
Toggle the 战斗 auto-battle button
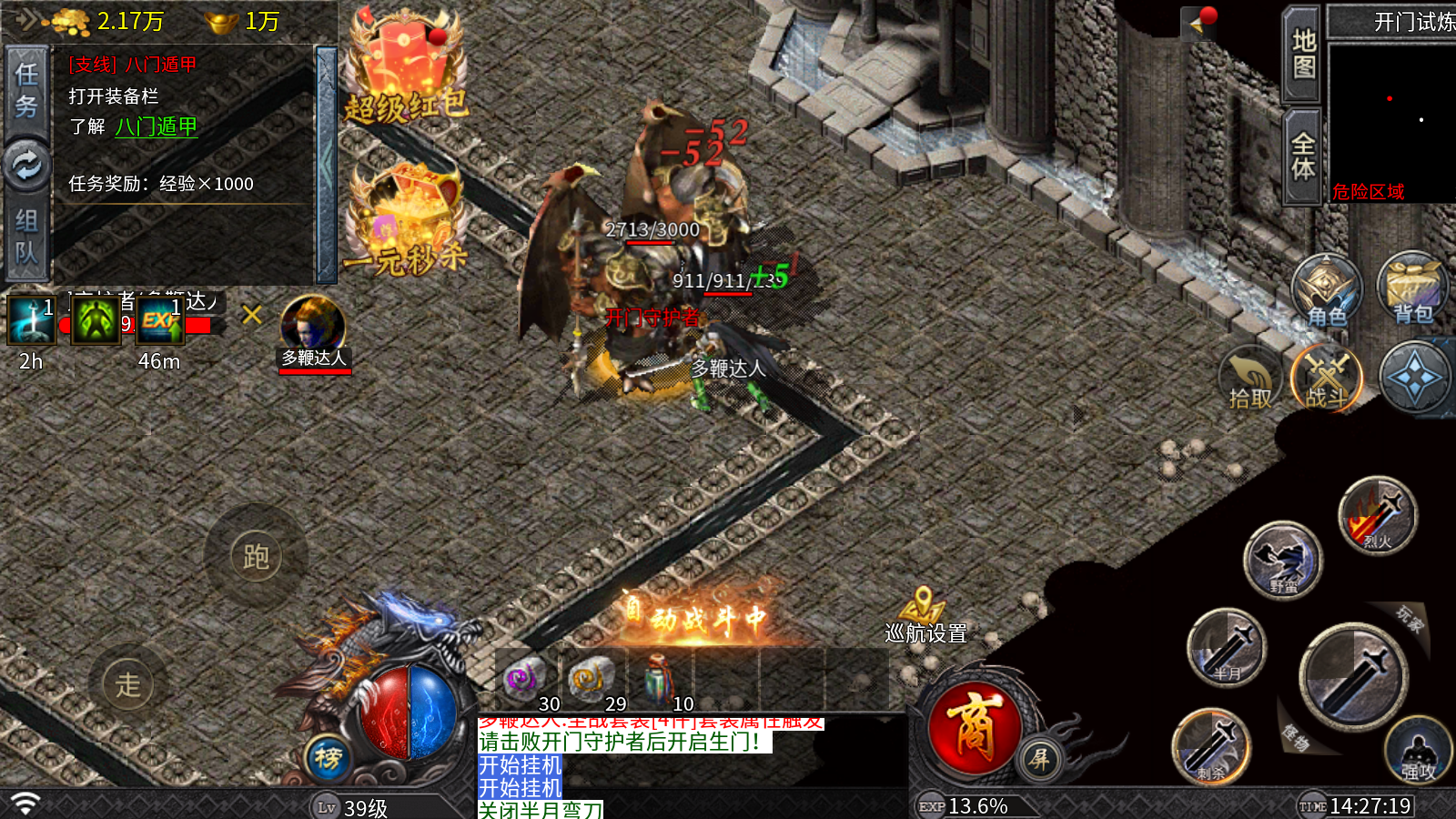coord(1326,379)
